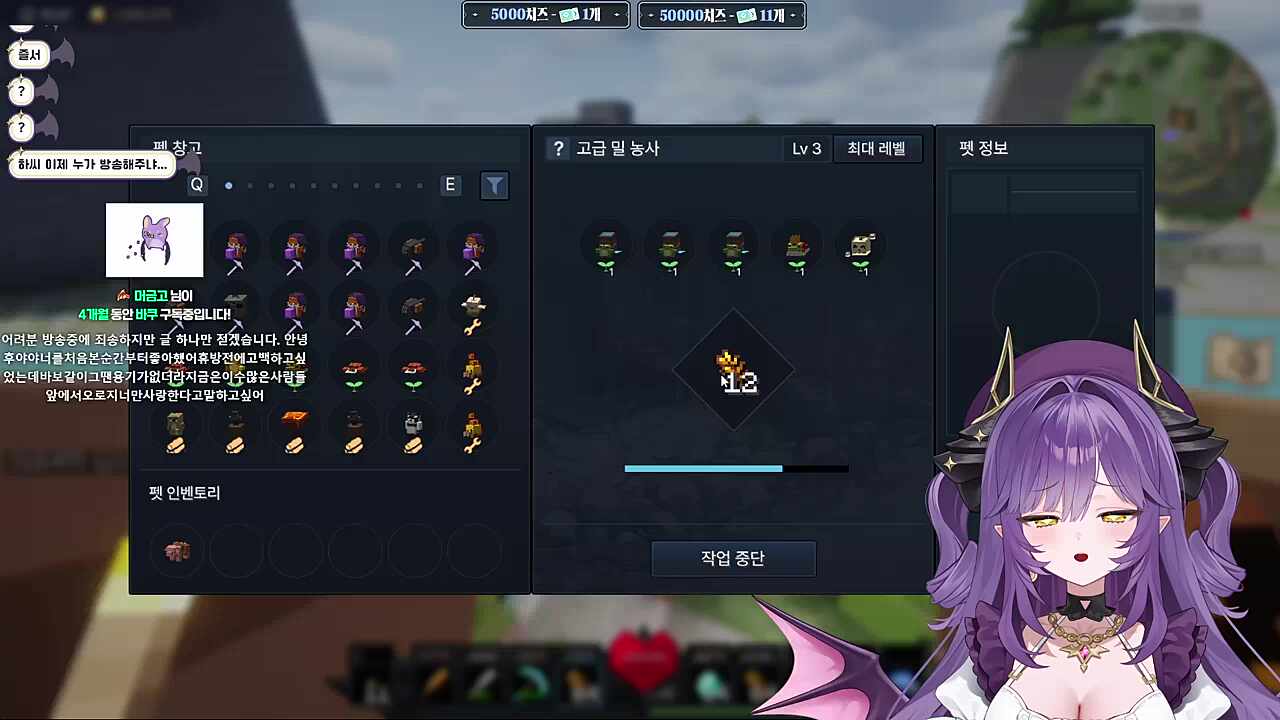The height and width of the screenshot is (720, 1280).
Task: Open the inventory filter funnel icon
Action: click(x=494, y=185)
